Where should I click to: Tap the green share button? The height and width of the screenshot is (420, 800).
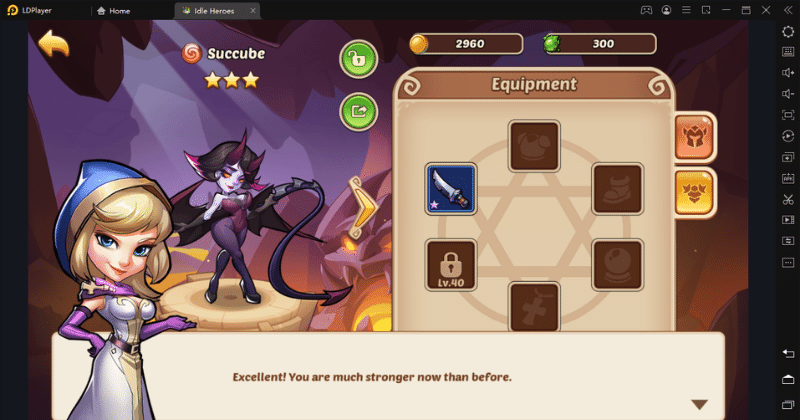coord(357,110)
